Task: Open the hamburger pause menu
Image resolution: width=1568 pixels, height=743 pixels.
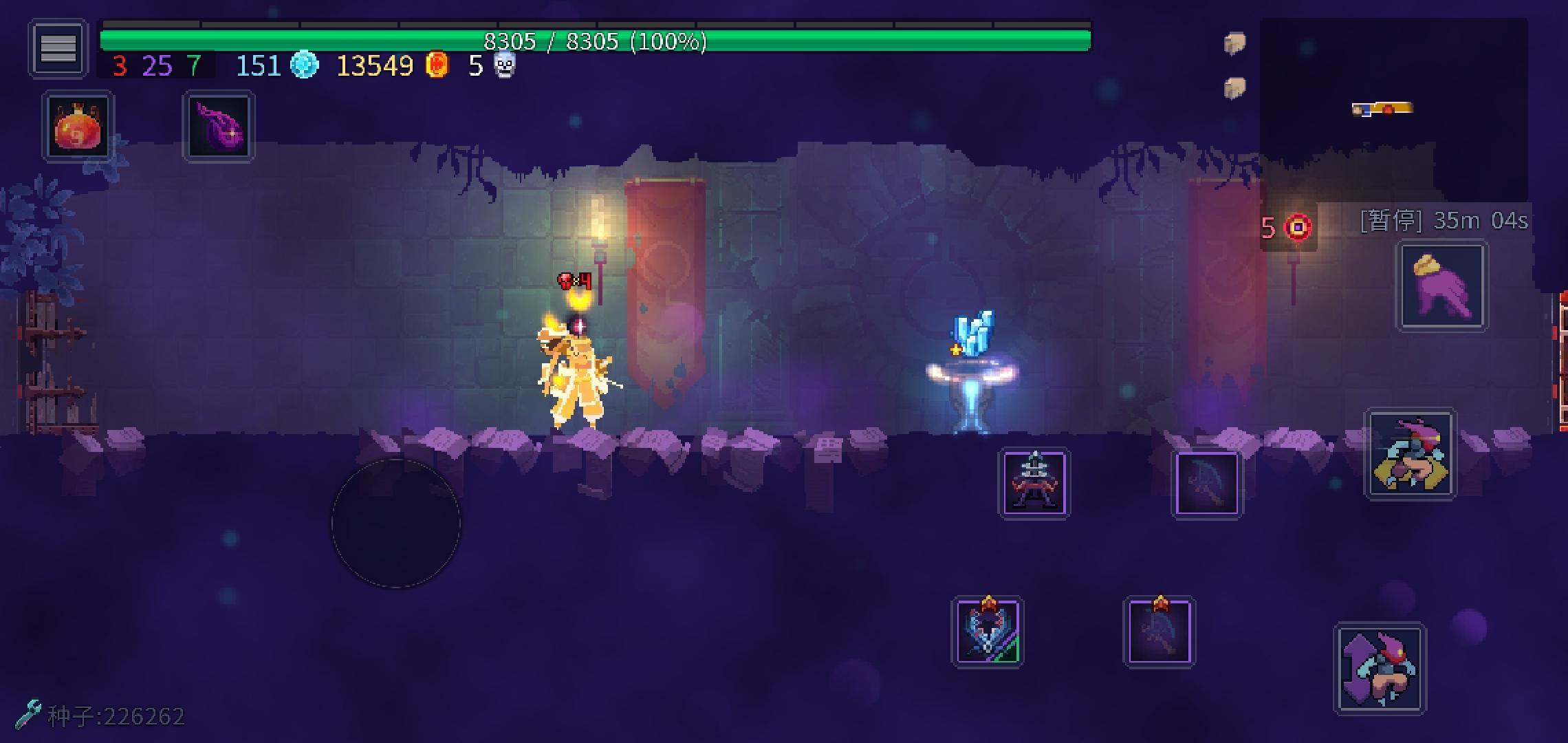Action: [x=58, y=48]
